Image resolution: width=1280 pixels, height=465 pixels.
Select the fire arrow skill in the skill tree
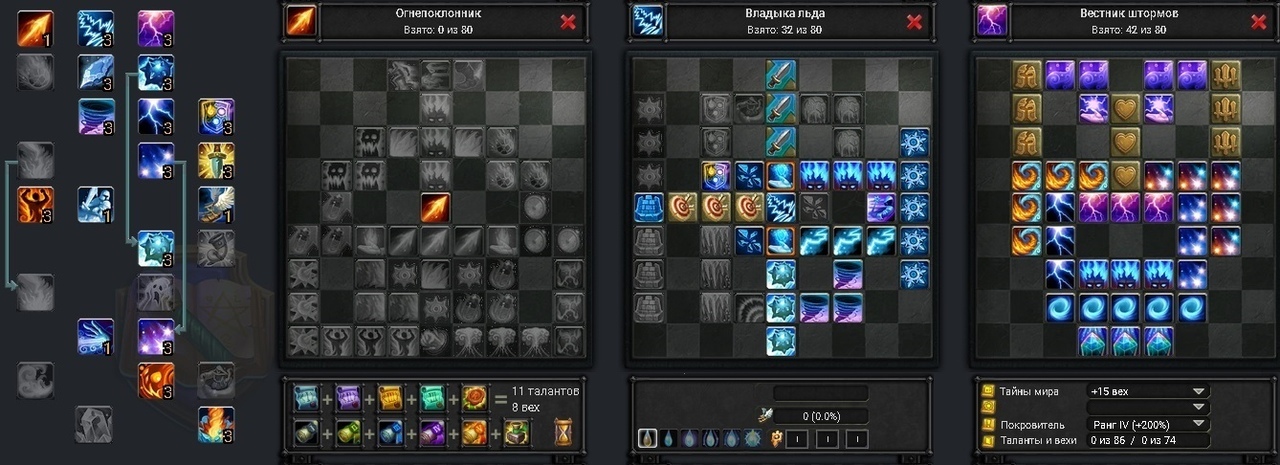pyautogui.click(x=35, y=28)
